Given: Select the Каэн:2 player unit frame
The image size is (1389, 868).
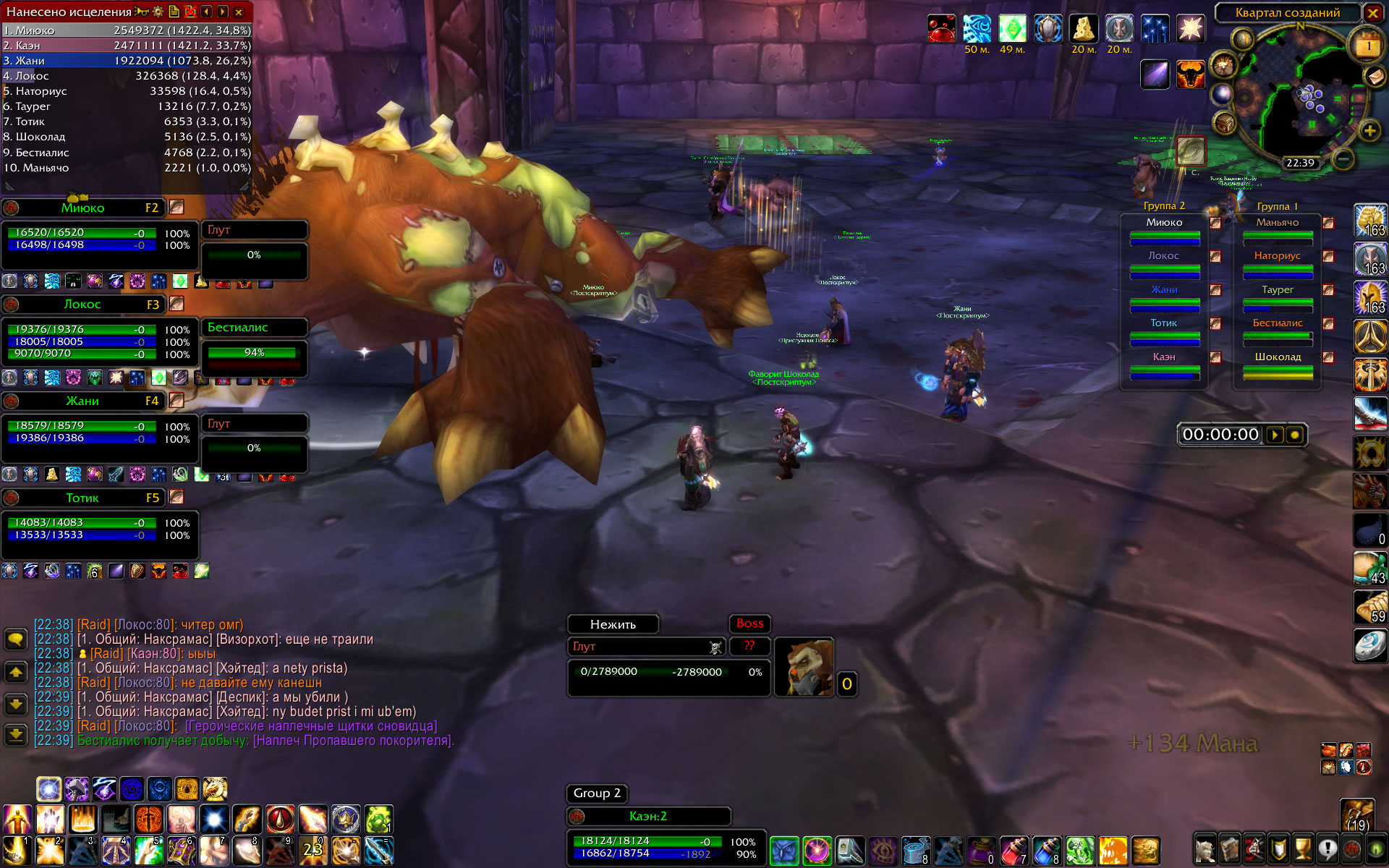Looking at the screenshot, I should (x=647, y=817).
